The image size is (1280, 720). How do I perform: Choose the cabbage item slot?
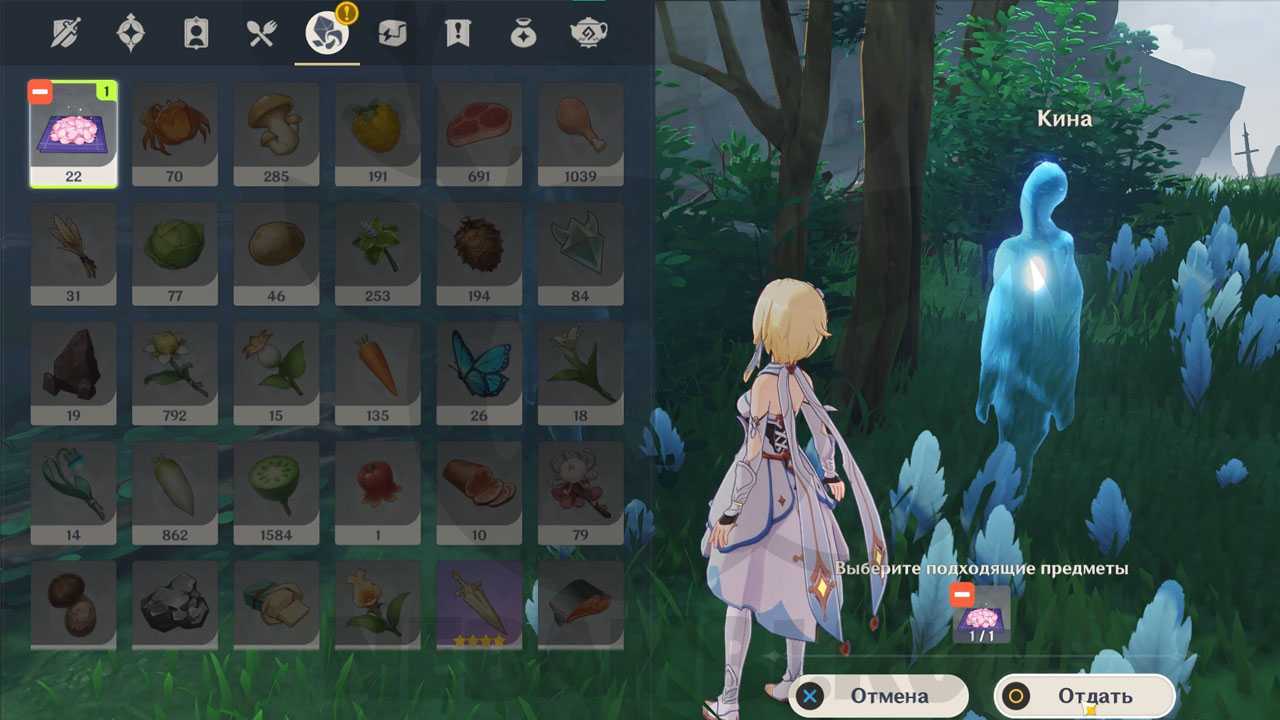coord(175,254)
